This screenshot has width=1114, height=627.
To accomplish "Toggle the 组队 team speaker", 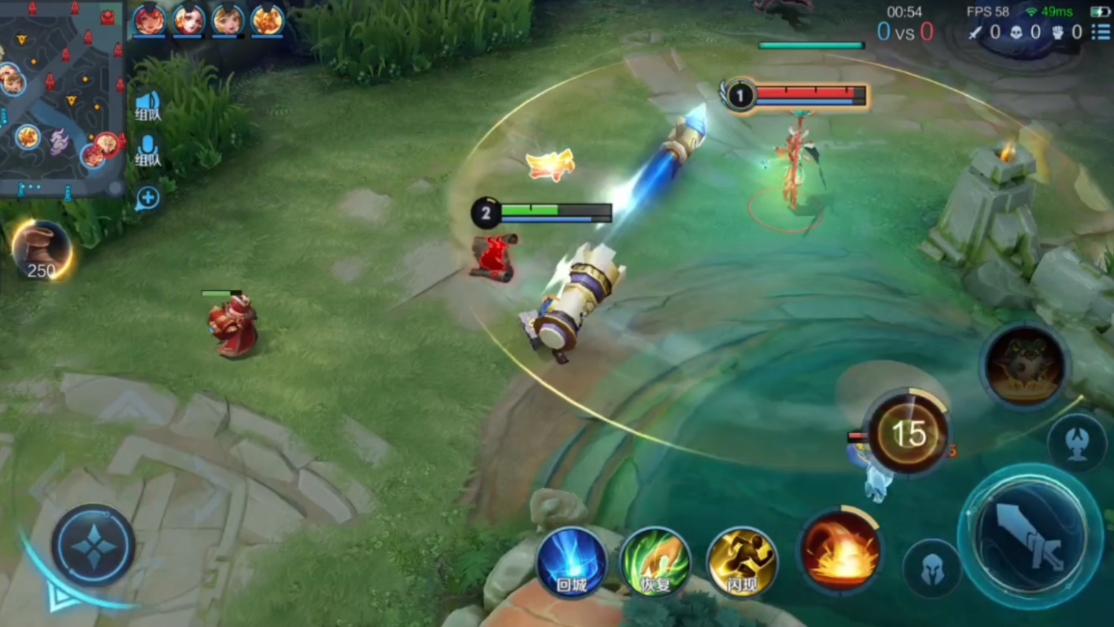I will [x=148, y=105].
